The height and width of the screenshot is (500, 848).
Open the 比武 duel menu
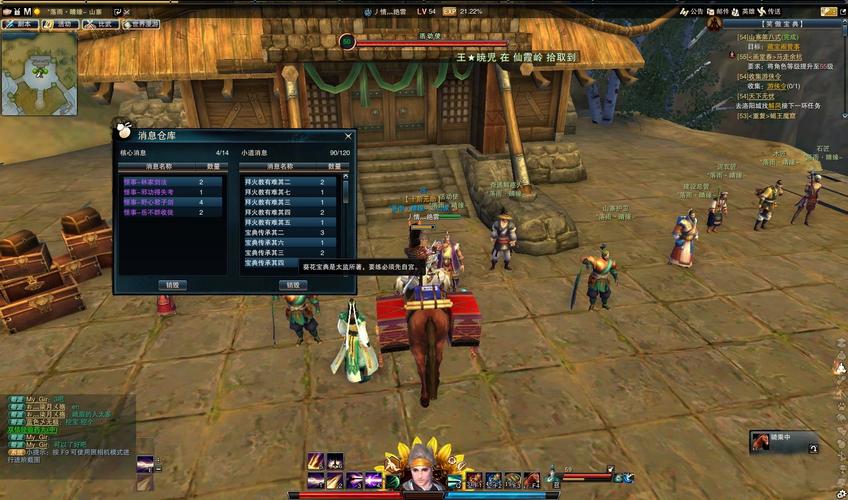click(101, 23)
